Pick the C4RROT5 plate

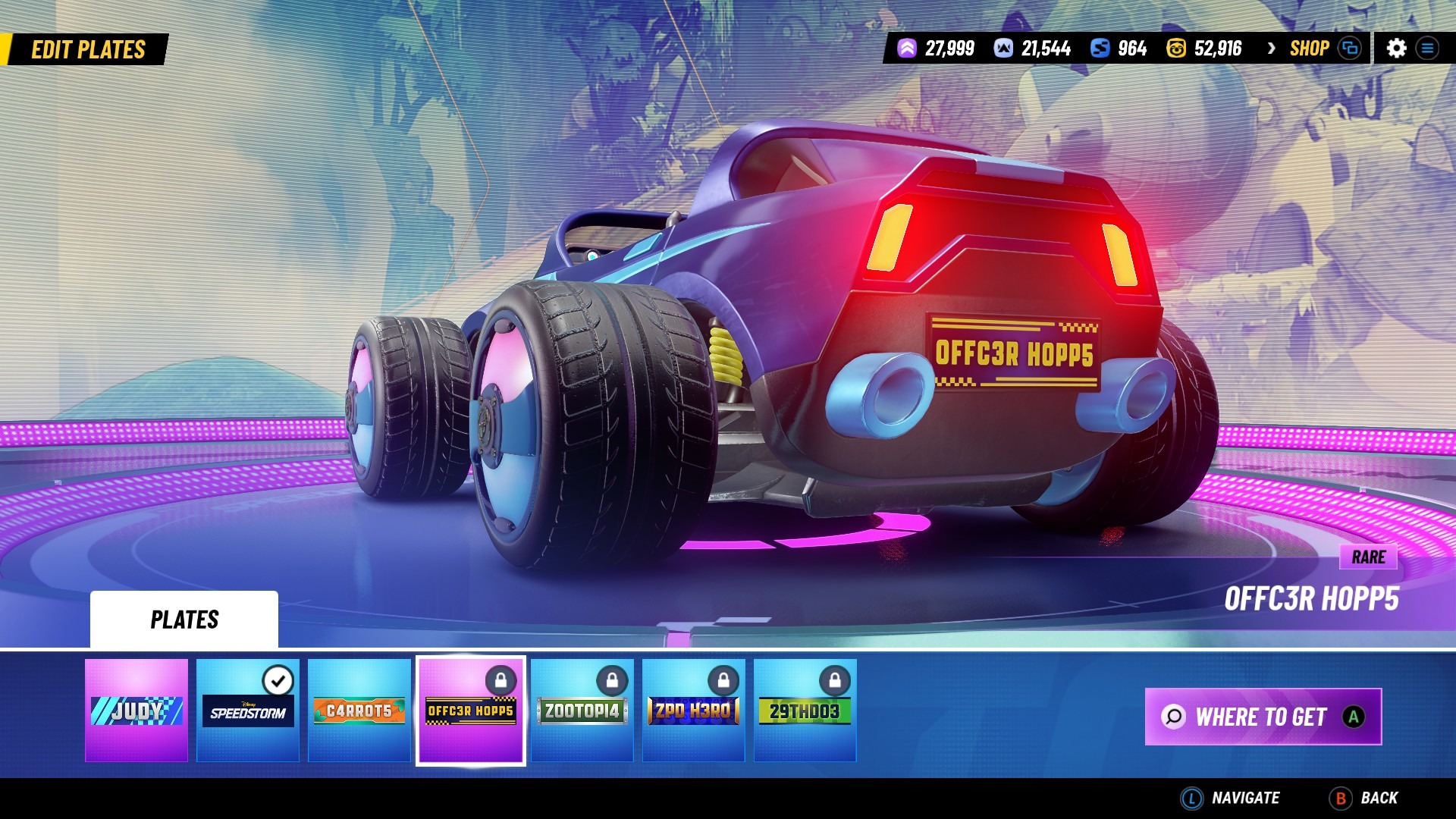[359, 710]
